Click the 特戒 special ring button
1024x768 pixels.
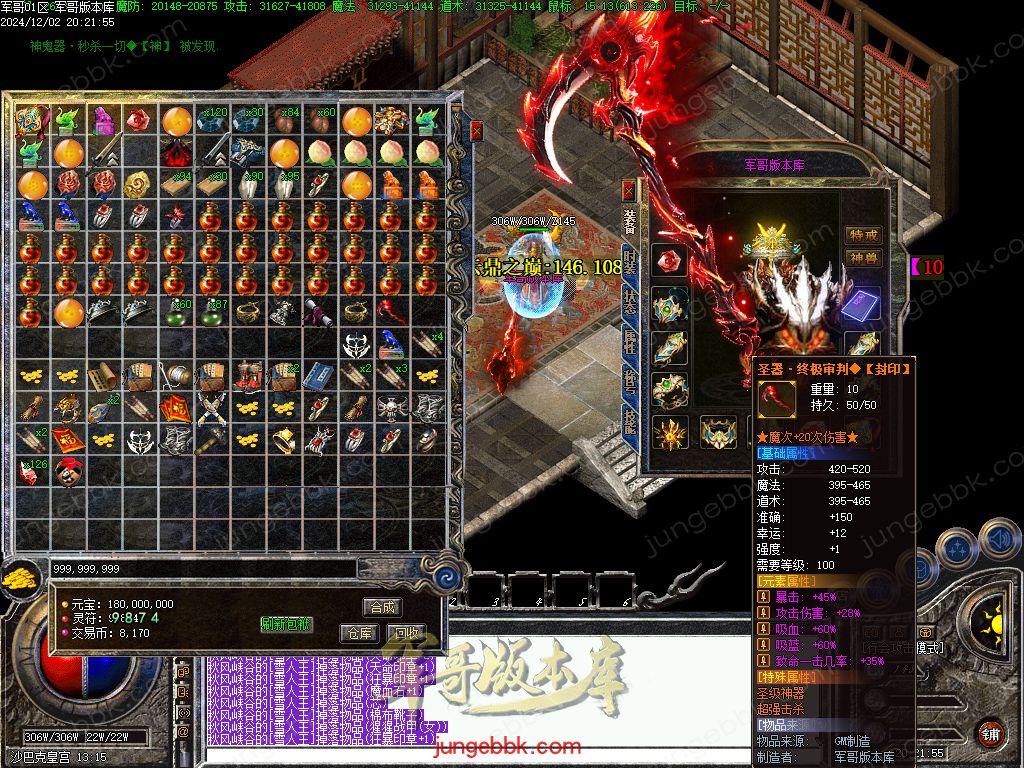pyautogui.click(x=863, y=235)
